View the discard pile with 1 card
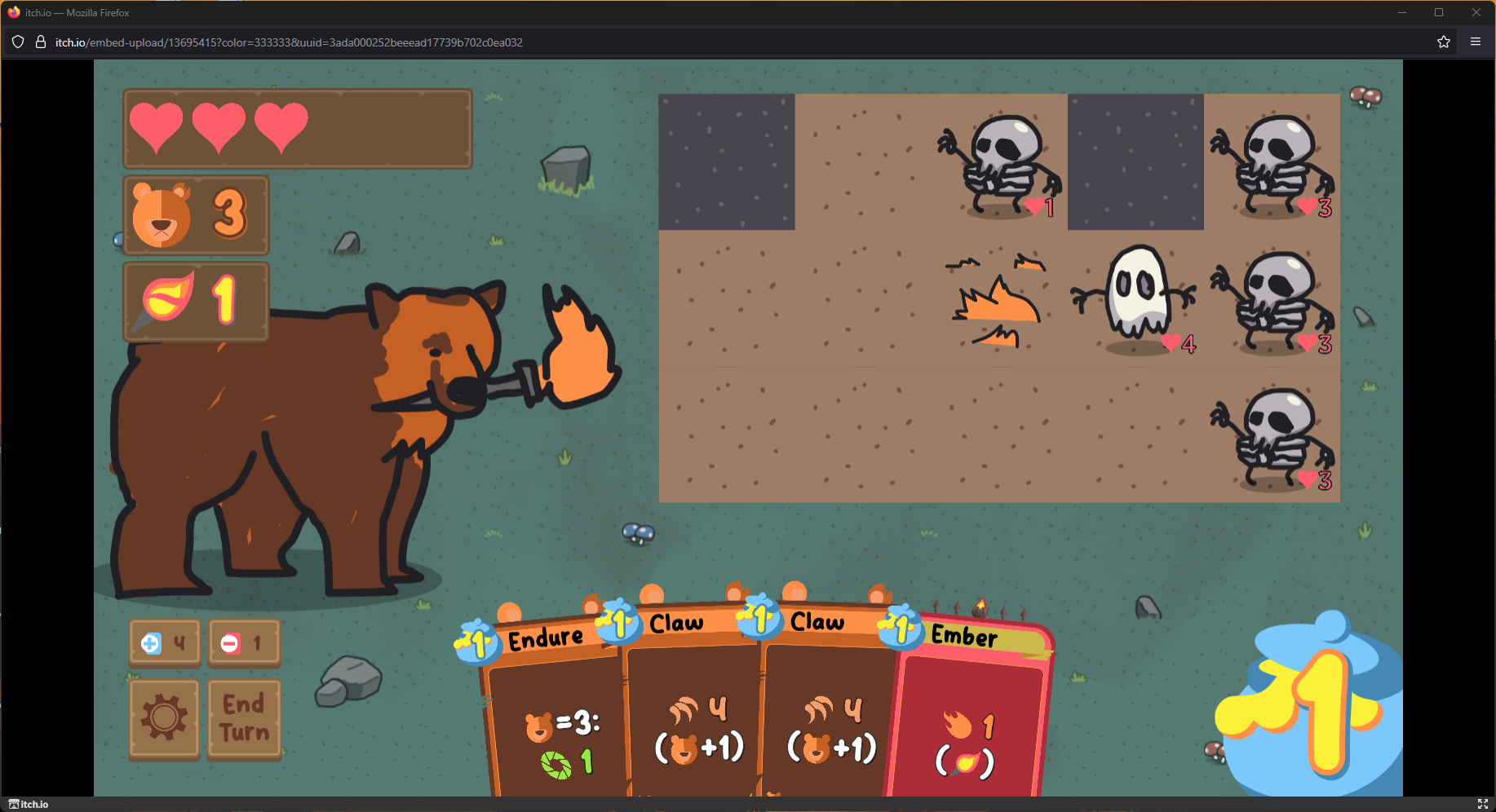Screen dimensions: 1496x812 pyautogui.click(x=244, y=643)
